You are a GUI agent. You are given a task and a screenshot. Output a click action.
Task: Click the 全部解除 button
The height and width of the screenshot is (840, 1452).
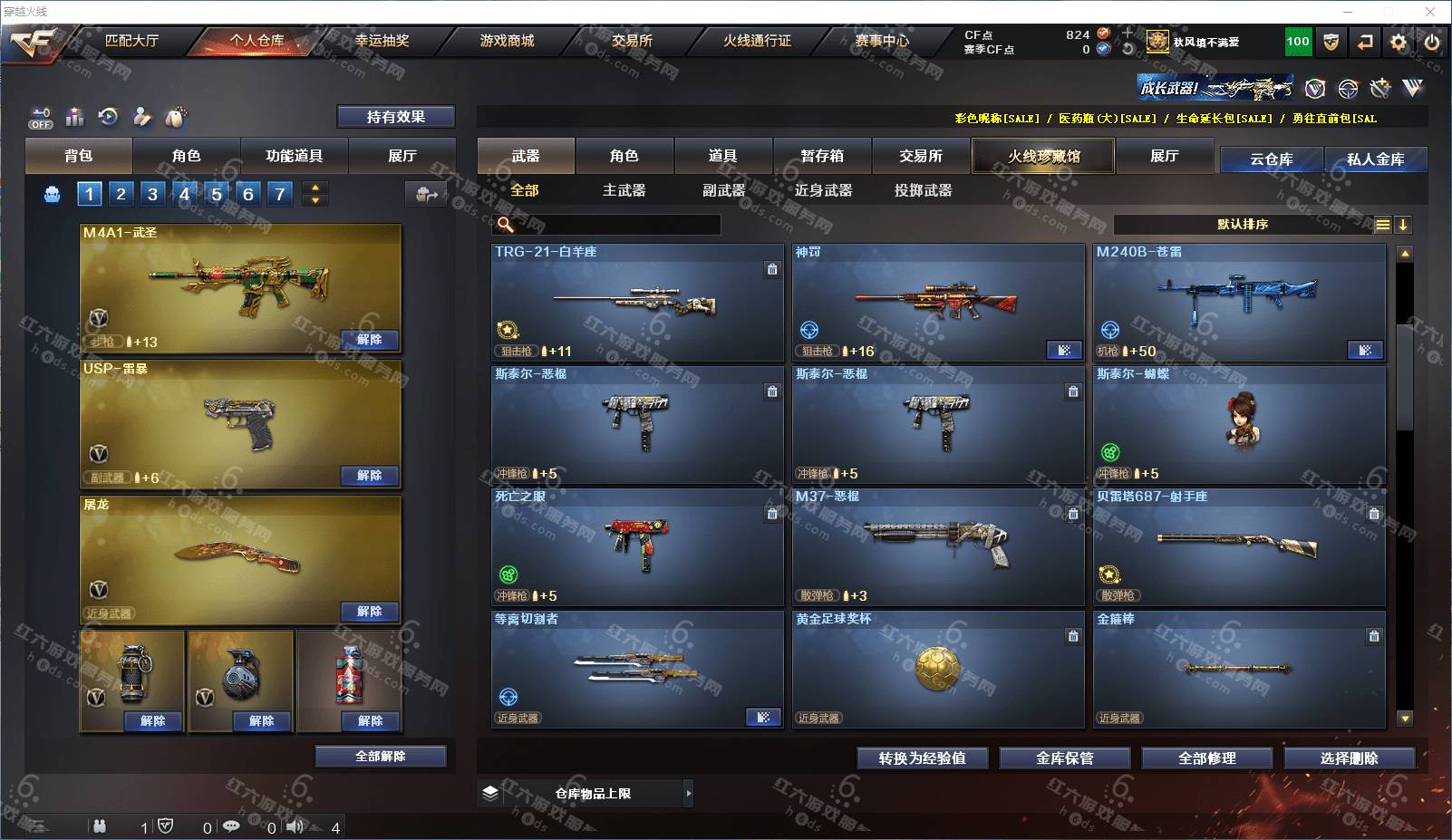click(381, 757)
